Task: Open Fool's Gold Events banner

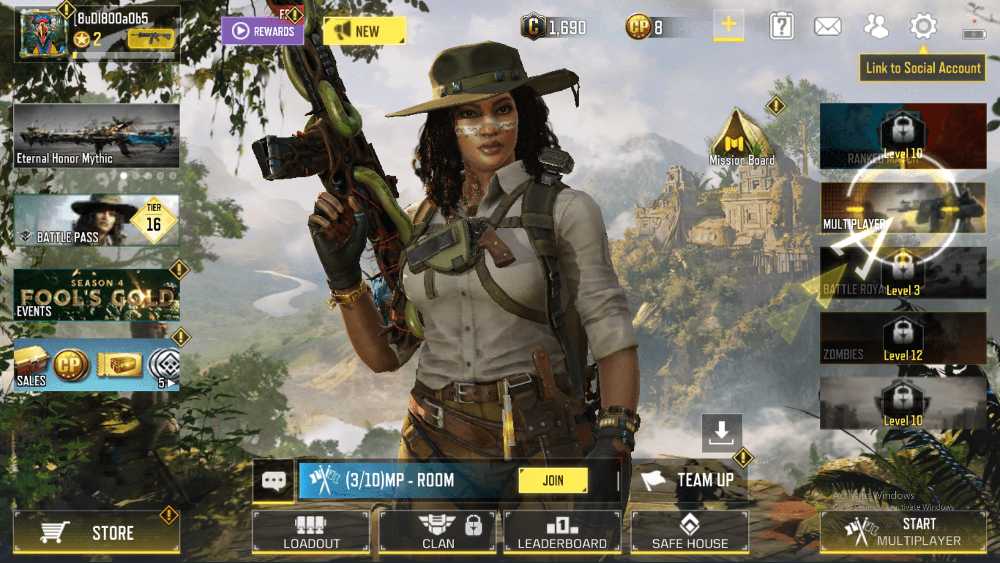Action: point(96,295)
